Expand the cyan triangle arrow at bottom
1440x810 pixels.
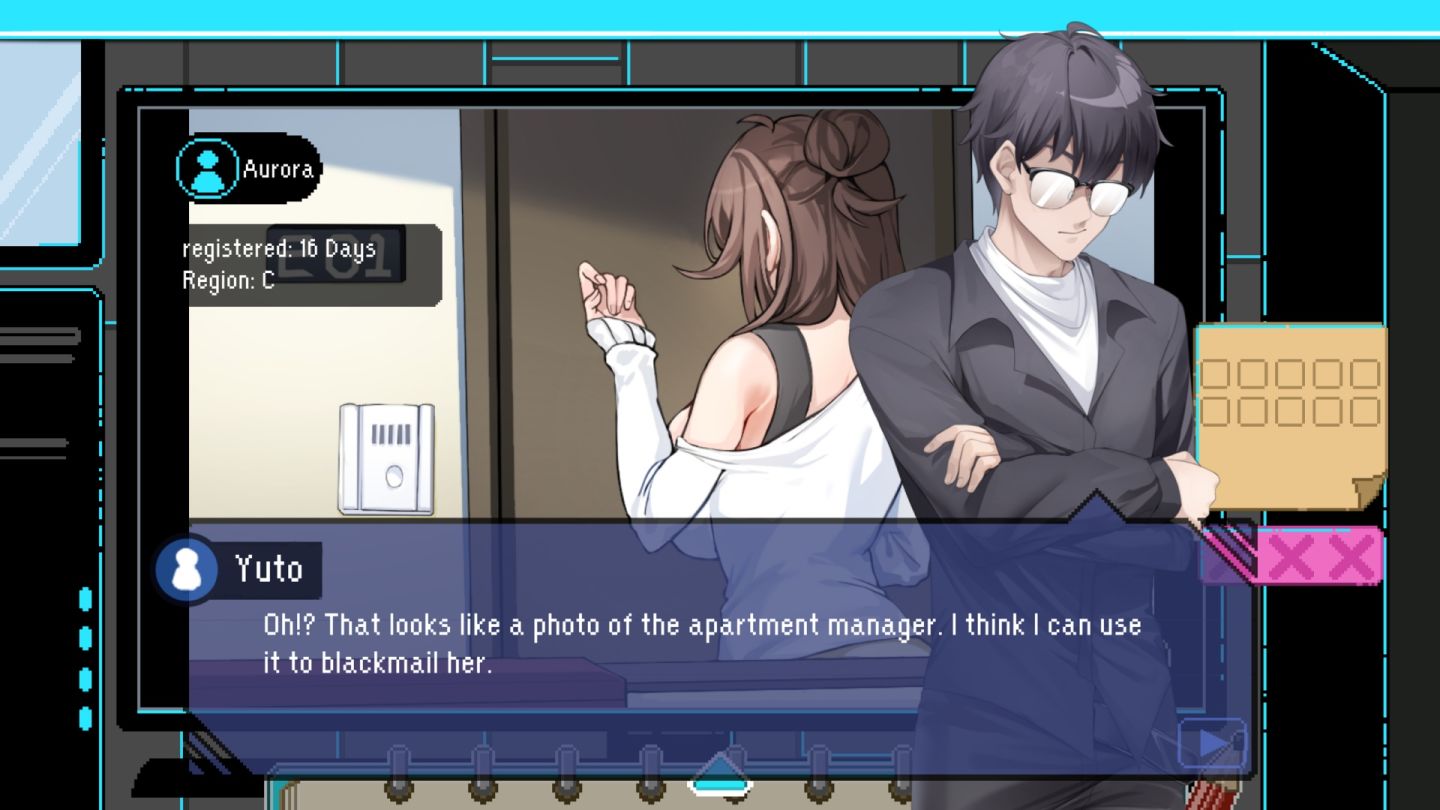point(719,773)
